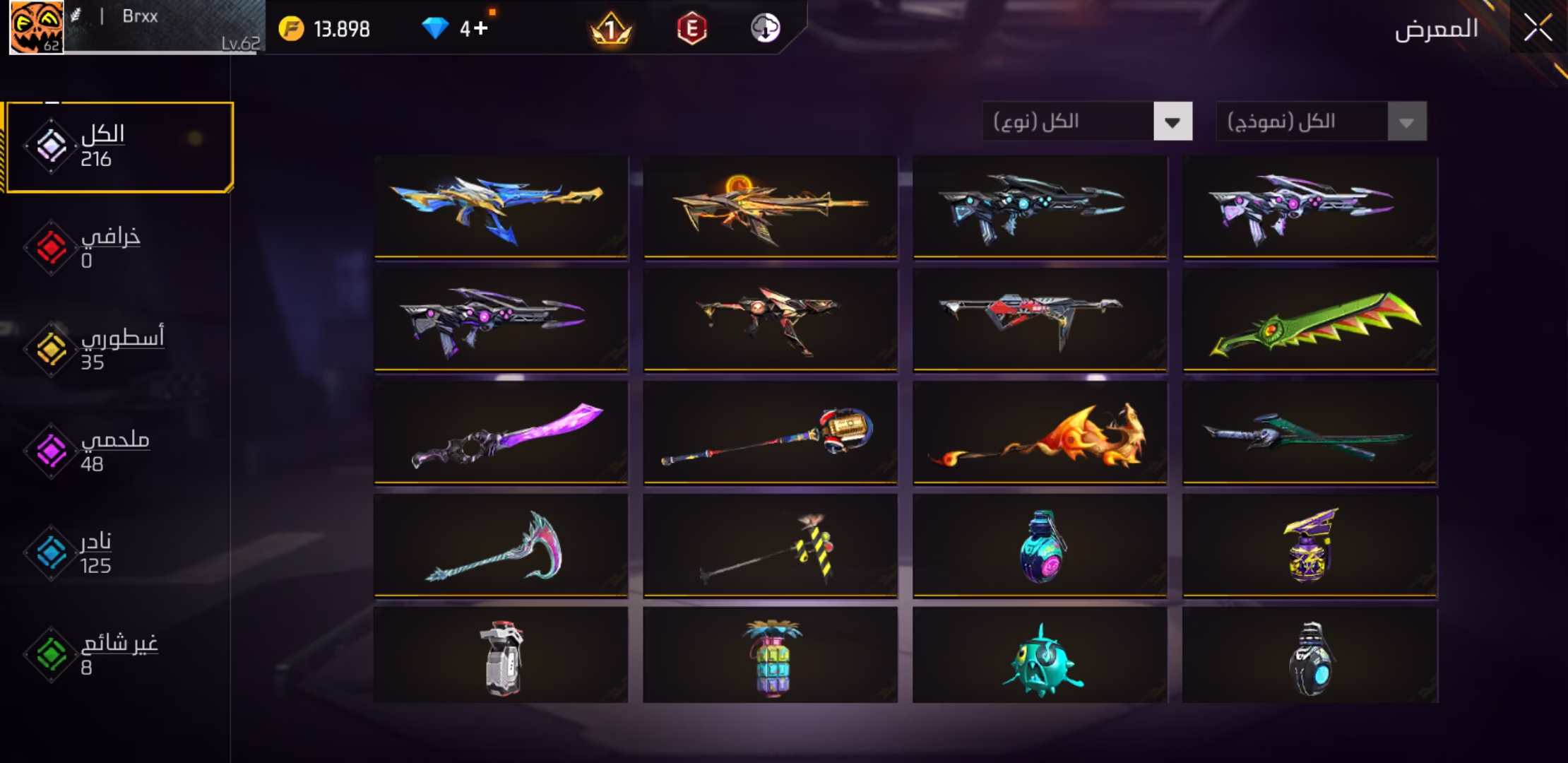This screenshot has width=1568, height=763.
Task: Close the gallery with the X button
Action: [x=1537, y=29]
